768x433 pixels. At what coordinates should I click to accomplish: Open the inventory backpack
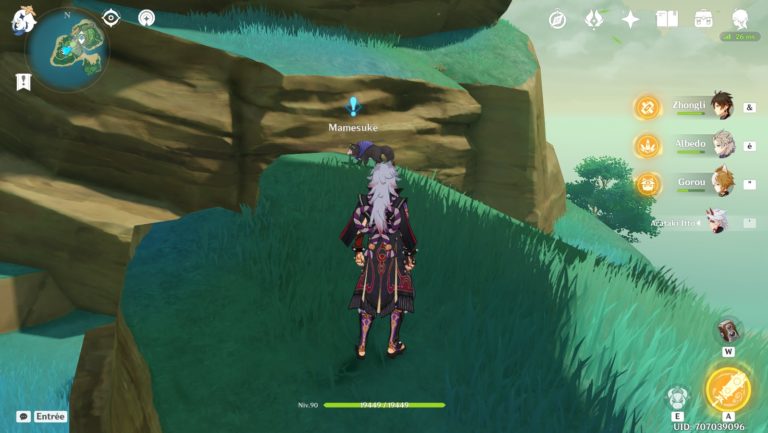(703, 19)
